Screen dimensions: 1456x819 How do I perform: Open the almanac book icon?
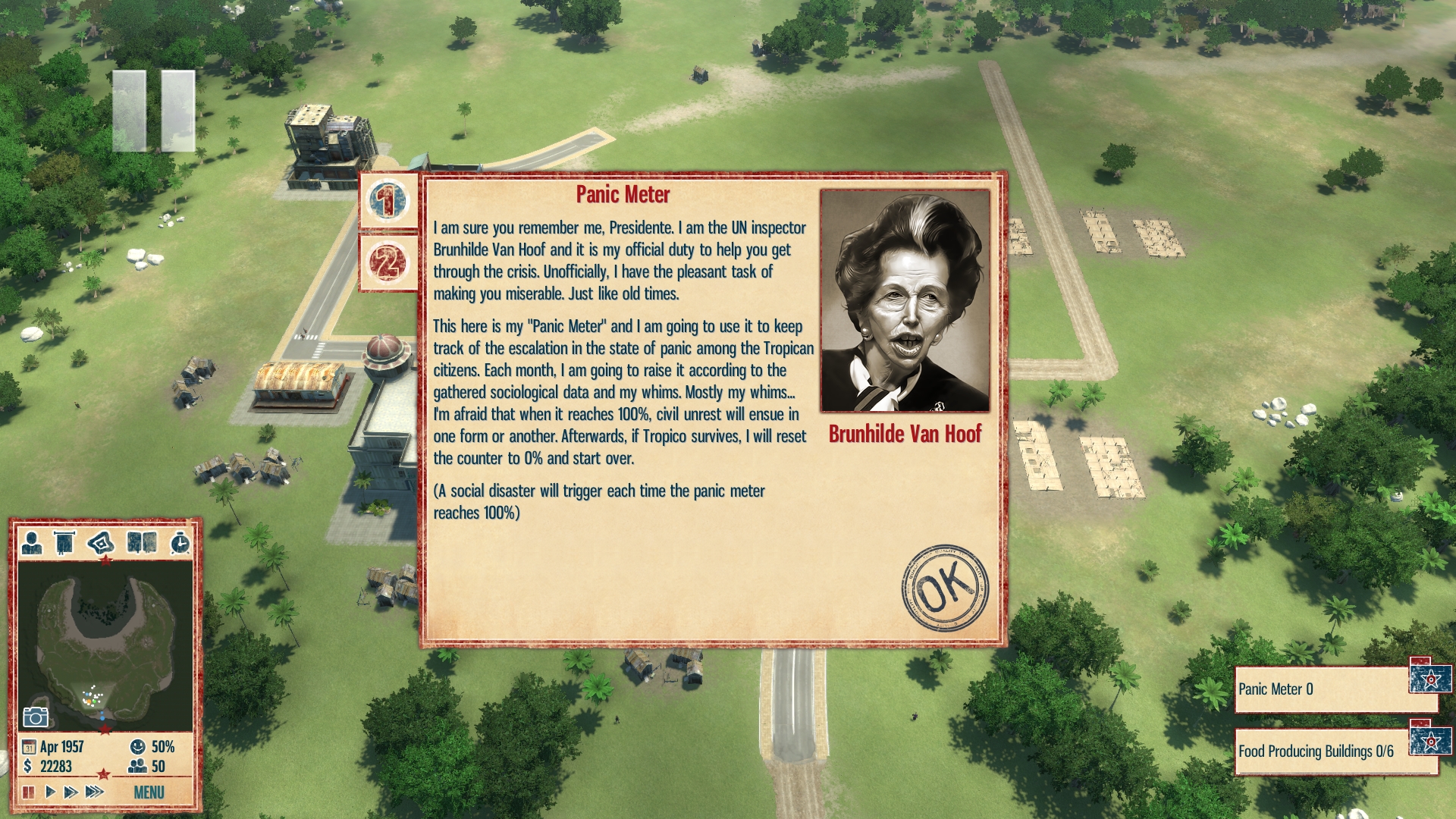click(x=142, y=543)
